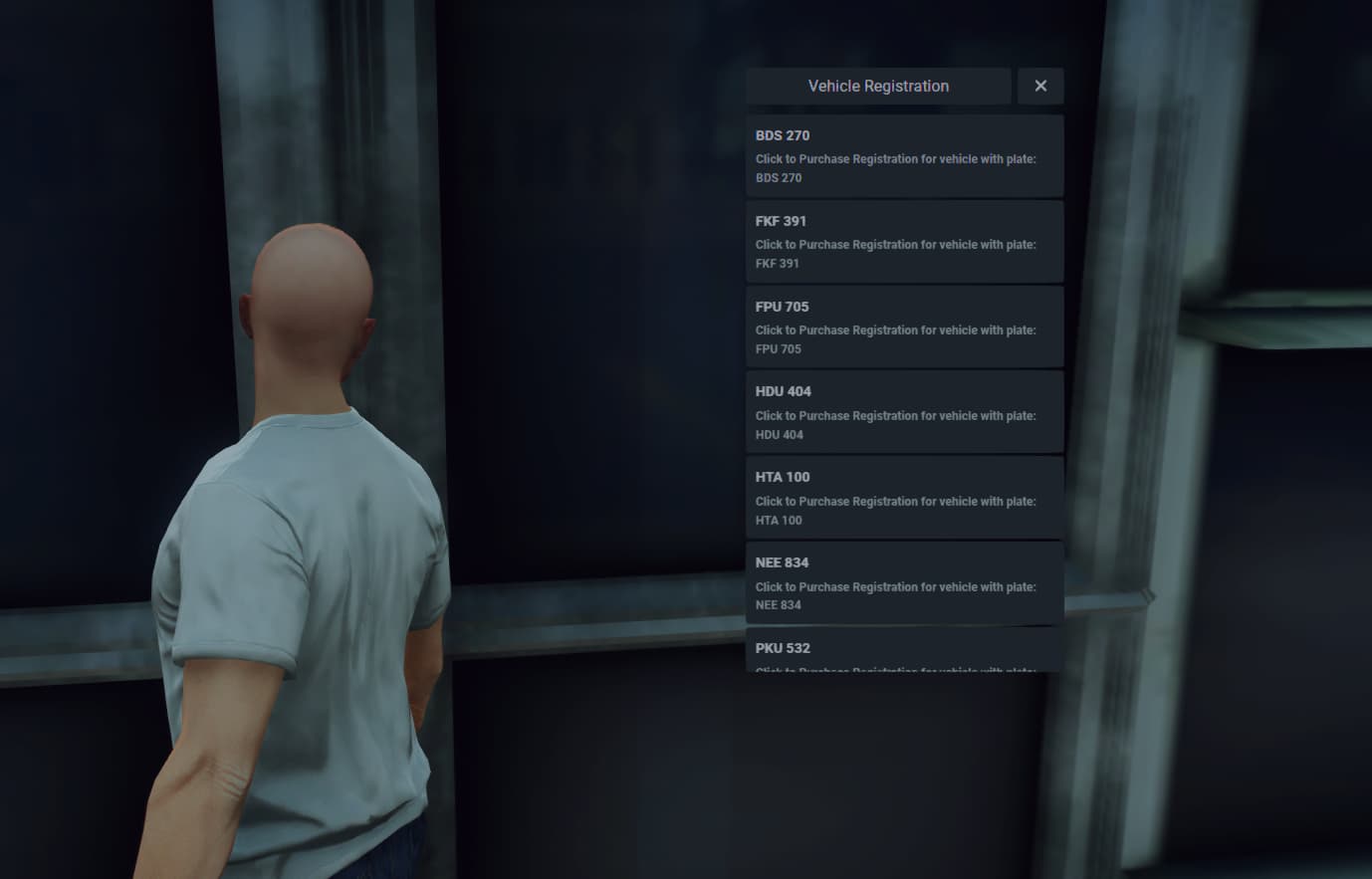Select the FPU 705 vehicle entry
This screenshot has width=1372, height=879.
pos(904,327)
